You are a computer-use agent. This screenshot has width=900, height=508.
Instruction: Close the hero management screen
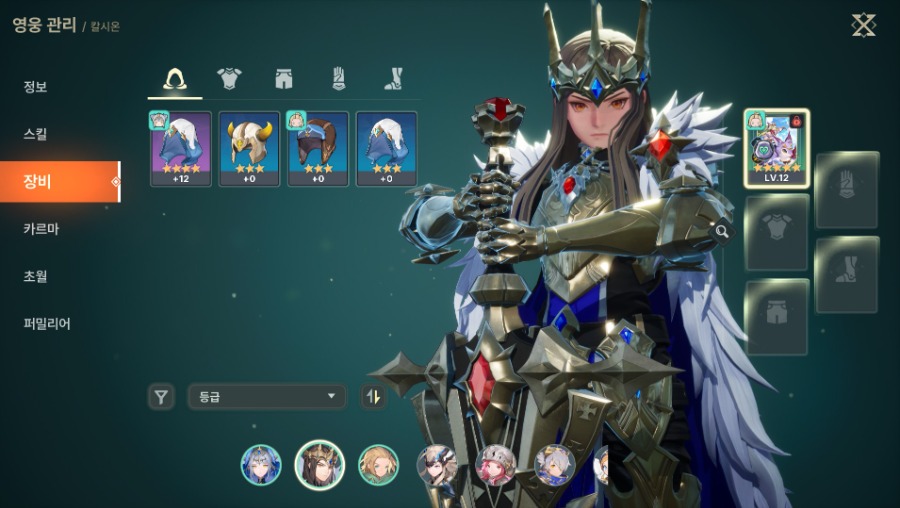tap(863, 25)
